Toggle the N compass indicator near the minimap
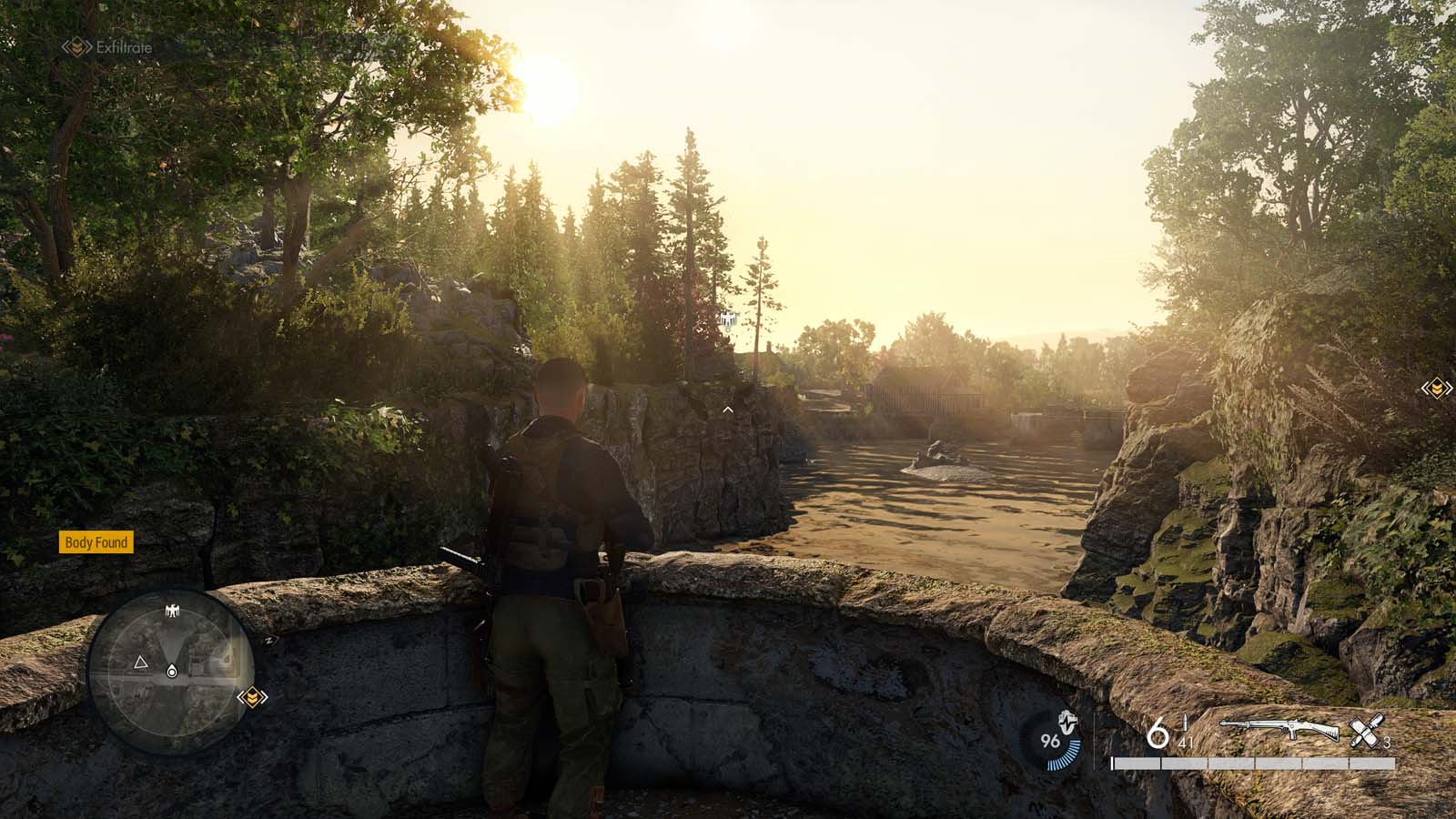Viewport: 1456px width, 819px height. [x=270, y=641]
